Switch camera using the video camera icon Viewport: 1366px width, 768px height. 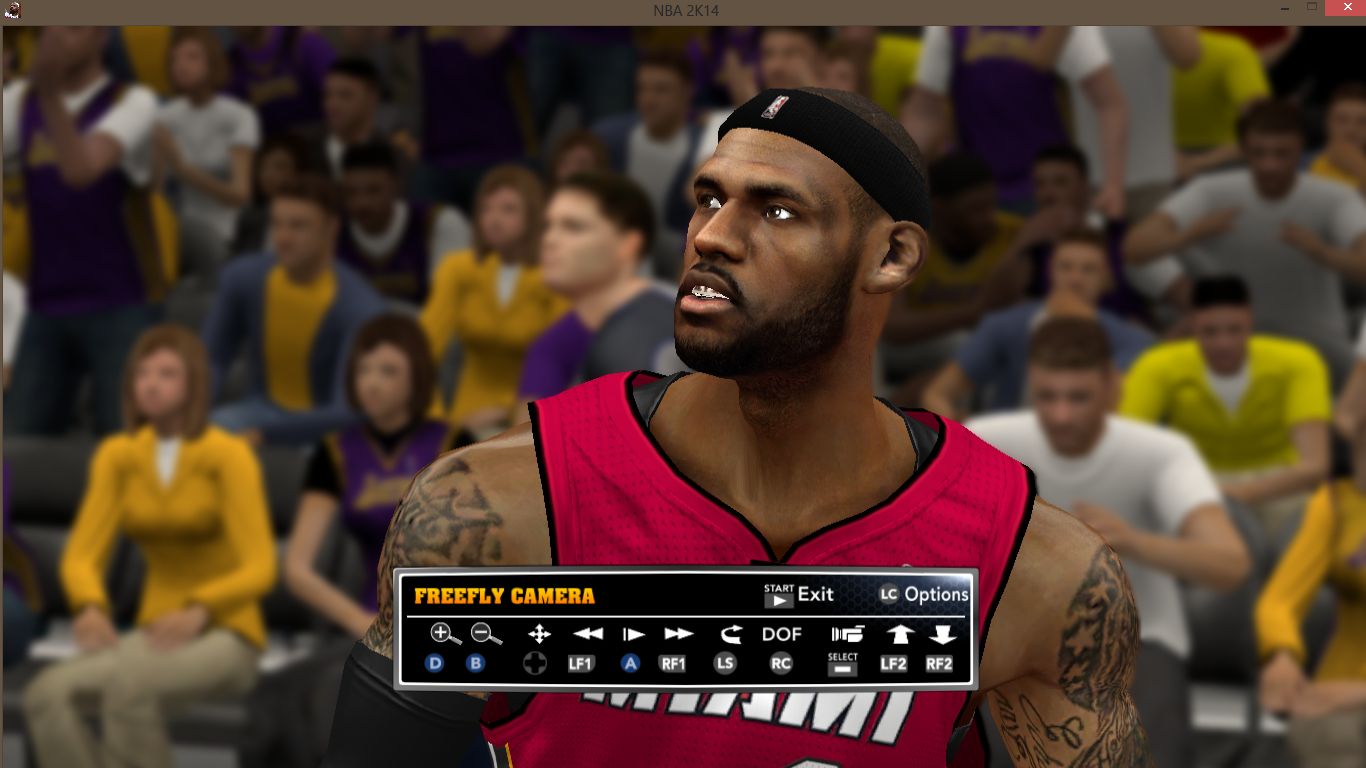click(846, 633)
